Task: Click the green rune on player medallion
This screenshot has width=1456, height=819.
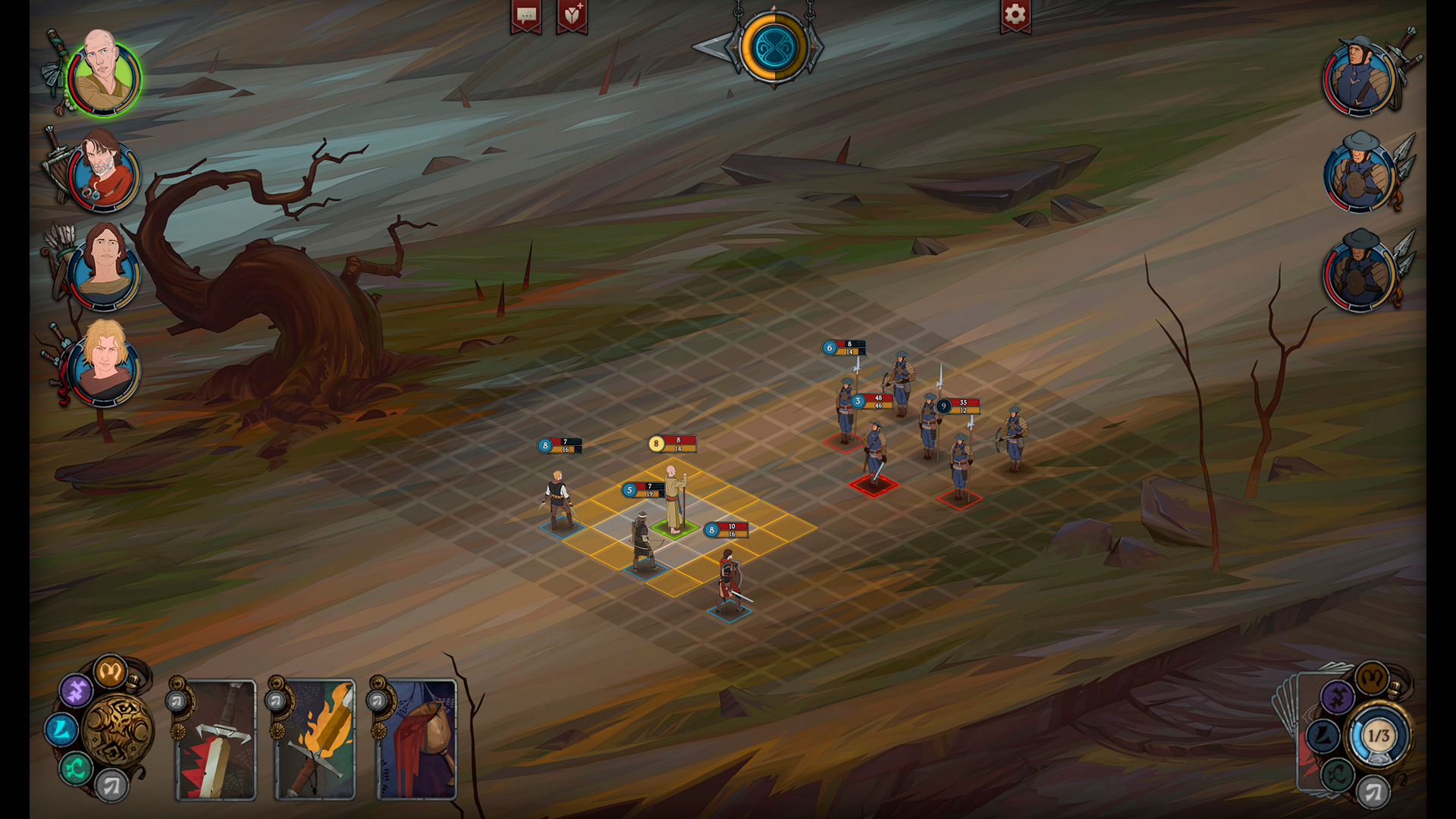Action: click(x=76, y=769)
